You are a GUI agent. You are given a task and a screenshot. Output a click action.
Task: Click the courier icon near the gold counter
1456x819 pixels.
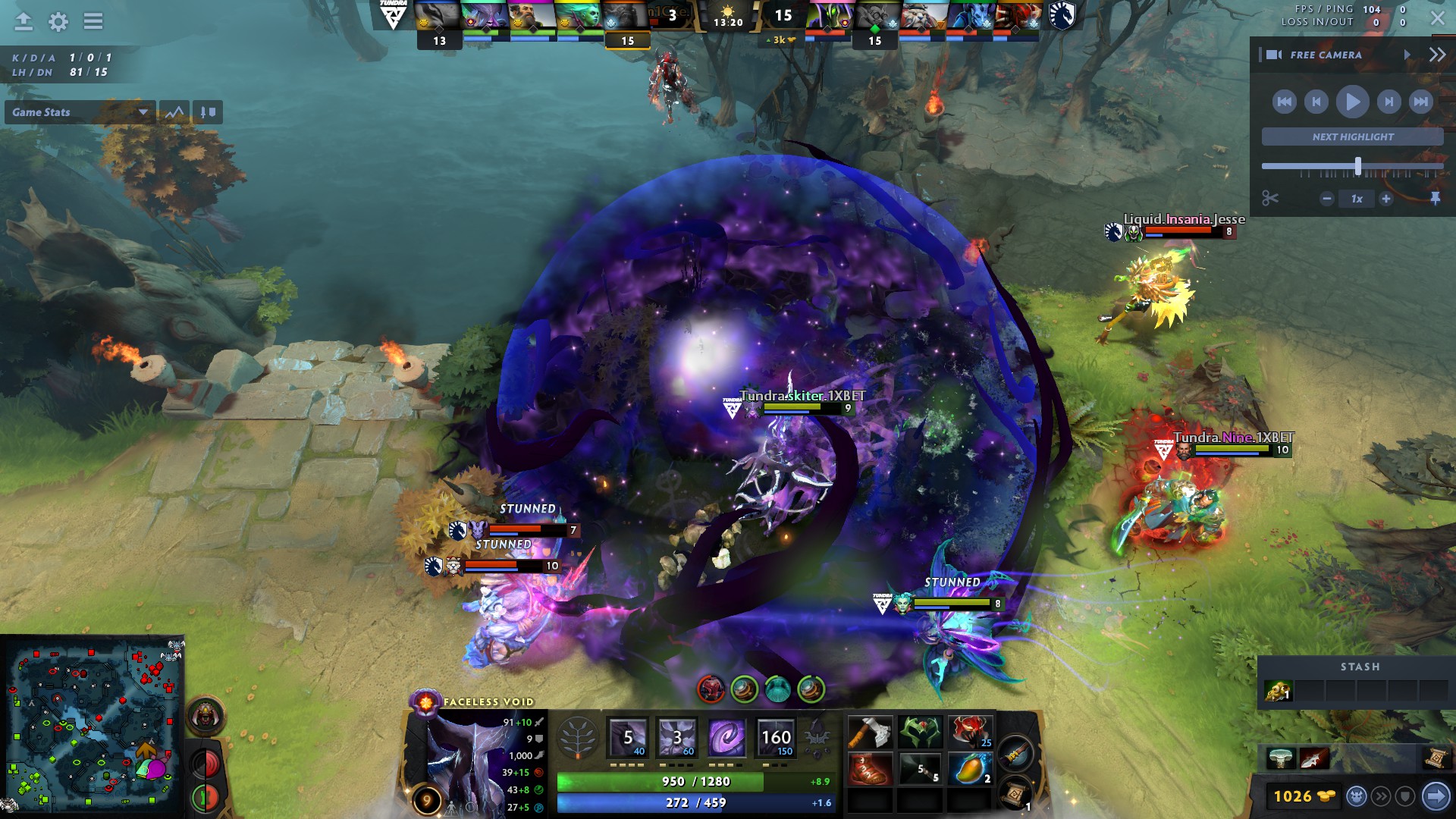[x=1357, y=795]
